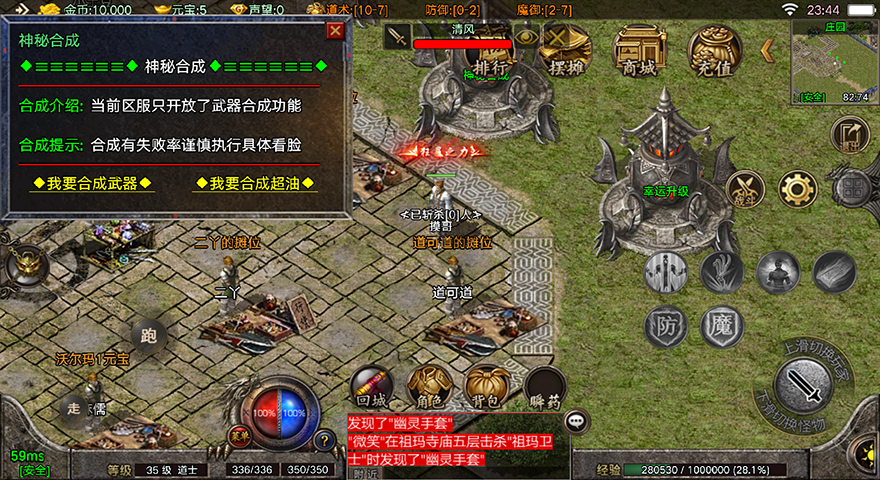880x480 pixels.
Task: Use the 回城 return-to-town scroll
Action: click(x=371, y=388)
